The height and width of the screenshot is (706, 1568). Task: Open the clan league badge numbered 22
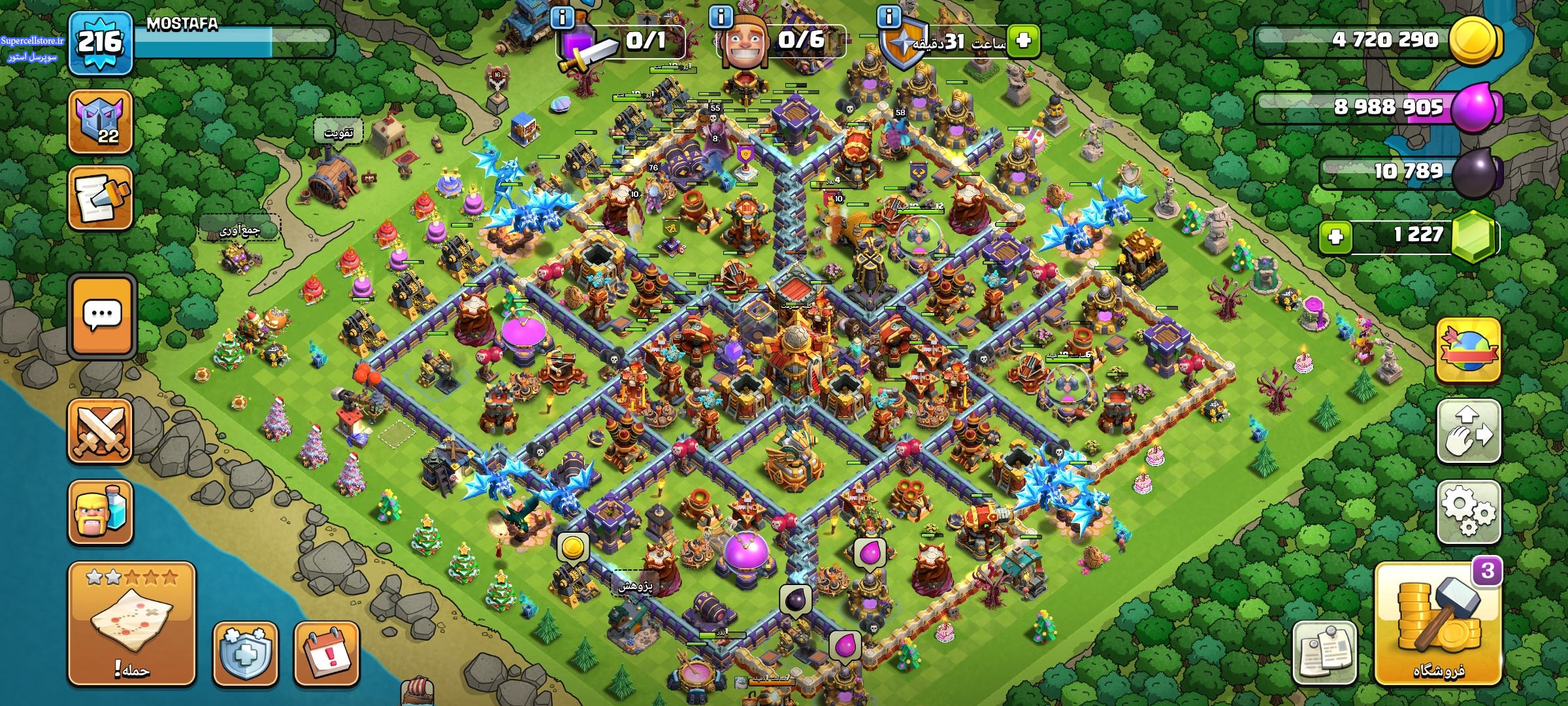101,122
